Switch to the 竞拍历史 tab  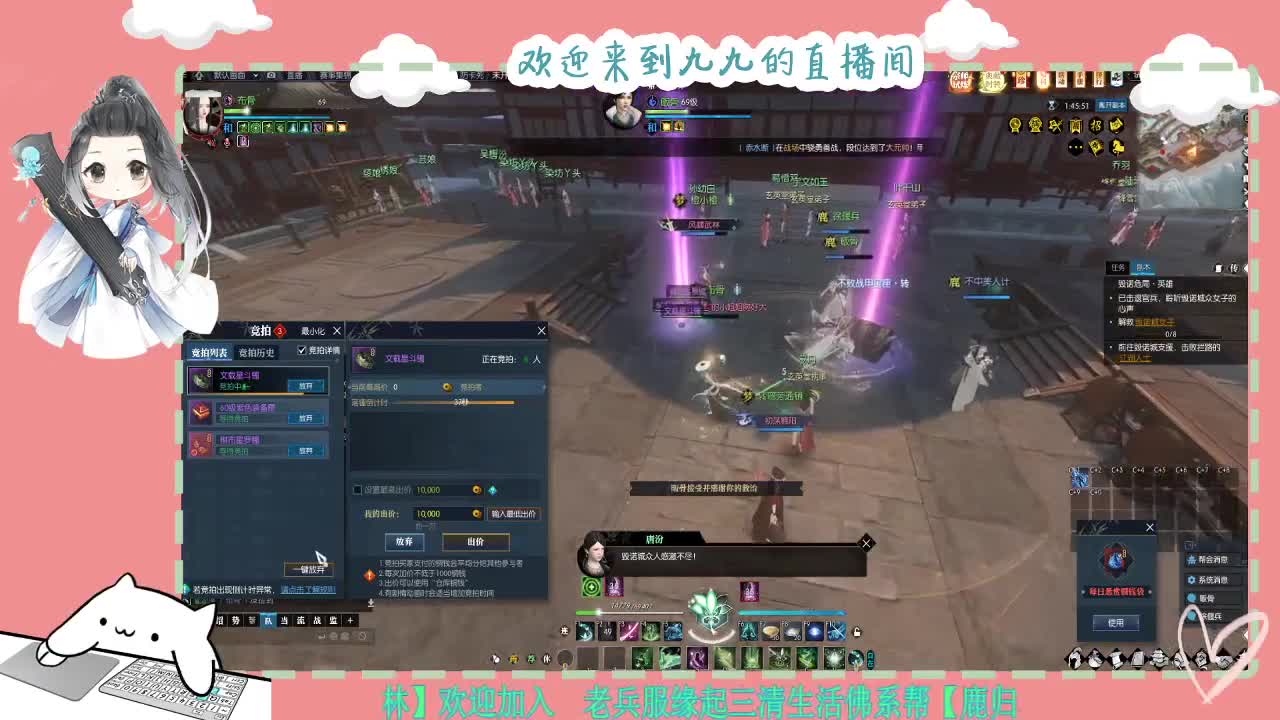coord(258,351)
